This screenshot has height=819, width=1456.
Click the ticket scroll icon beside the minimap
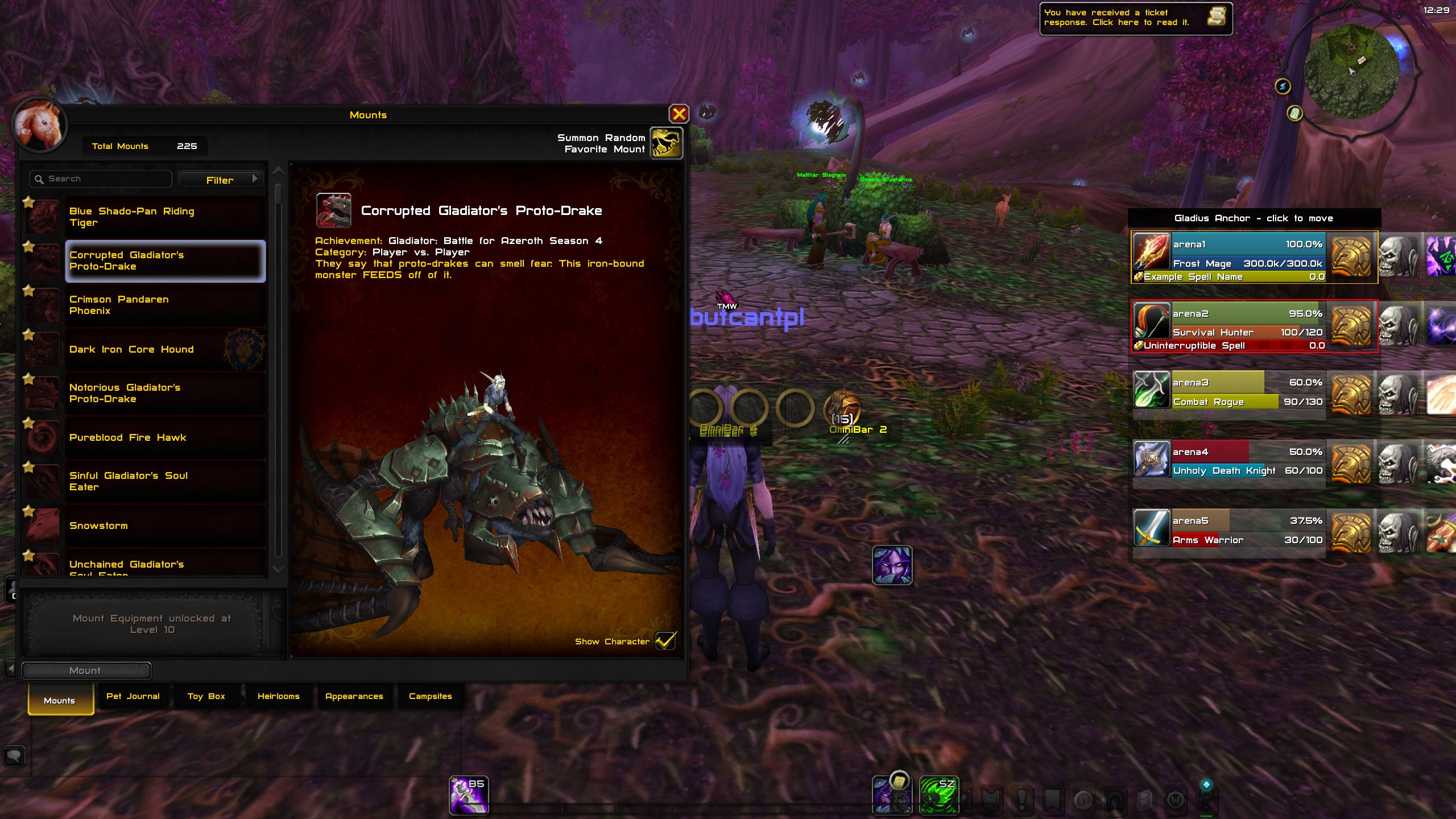coord(1296,113)
